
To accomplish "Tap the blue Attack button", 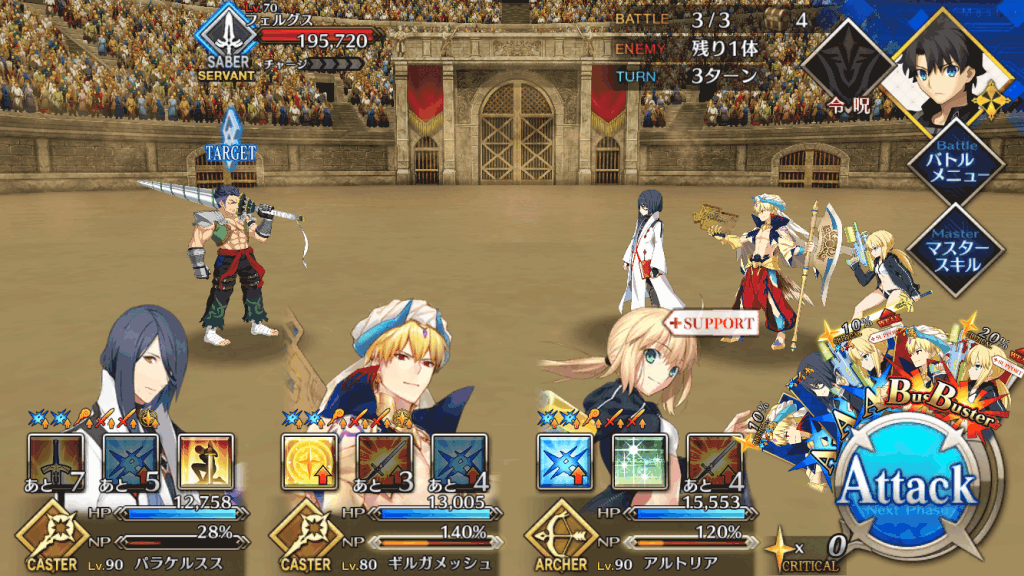I will point(906,488).
